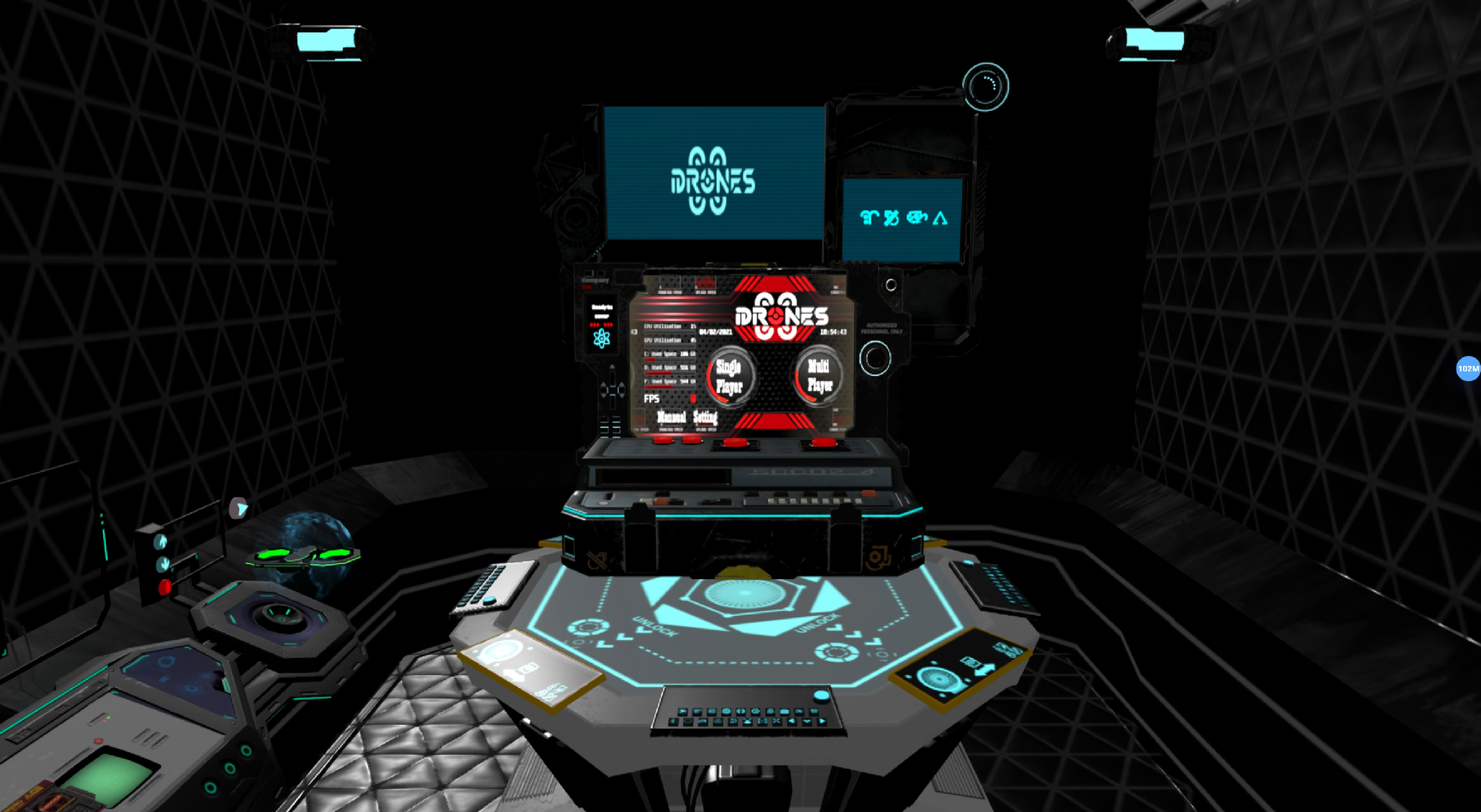The width and height of the screenshot is (1481, 812).
Task: Choose the Multi Player mode
Action: pos(818,376)
